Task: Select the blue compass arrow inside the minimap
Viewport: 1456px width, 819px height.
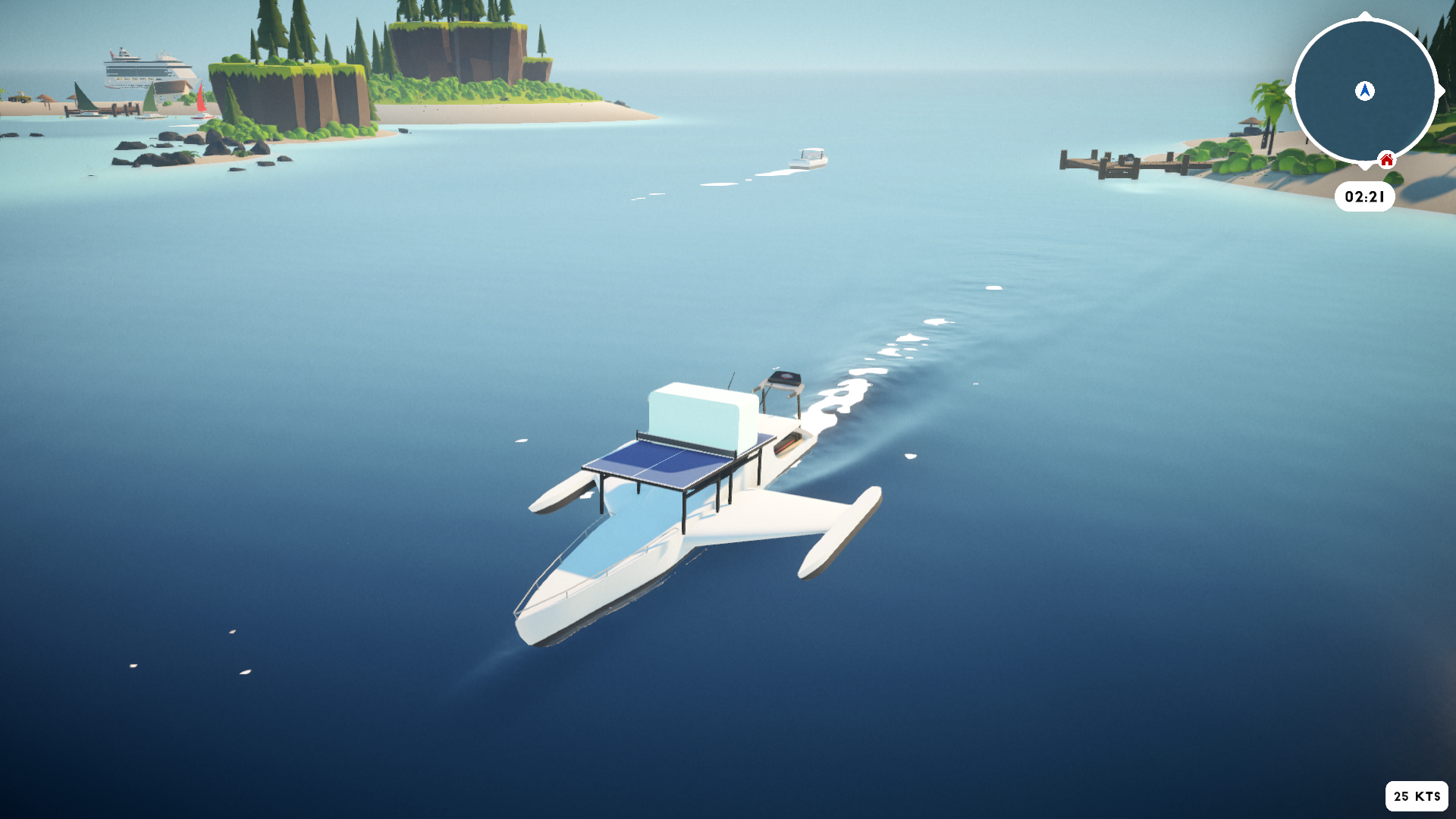Action: tap(1364, 90)
